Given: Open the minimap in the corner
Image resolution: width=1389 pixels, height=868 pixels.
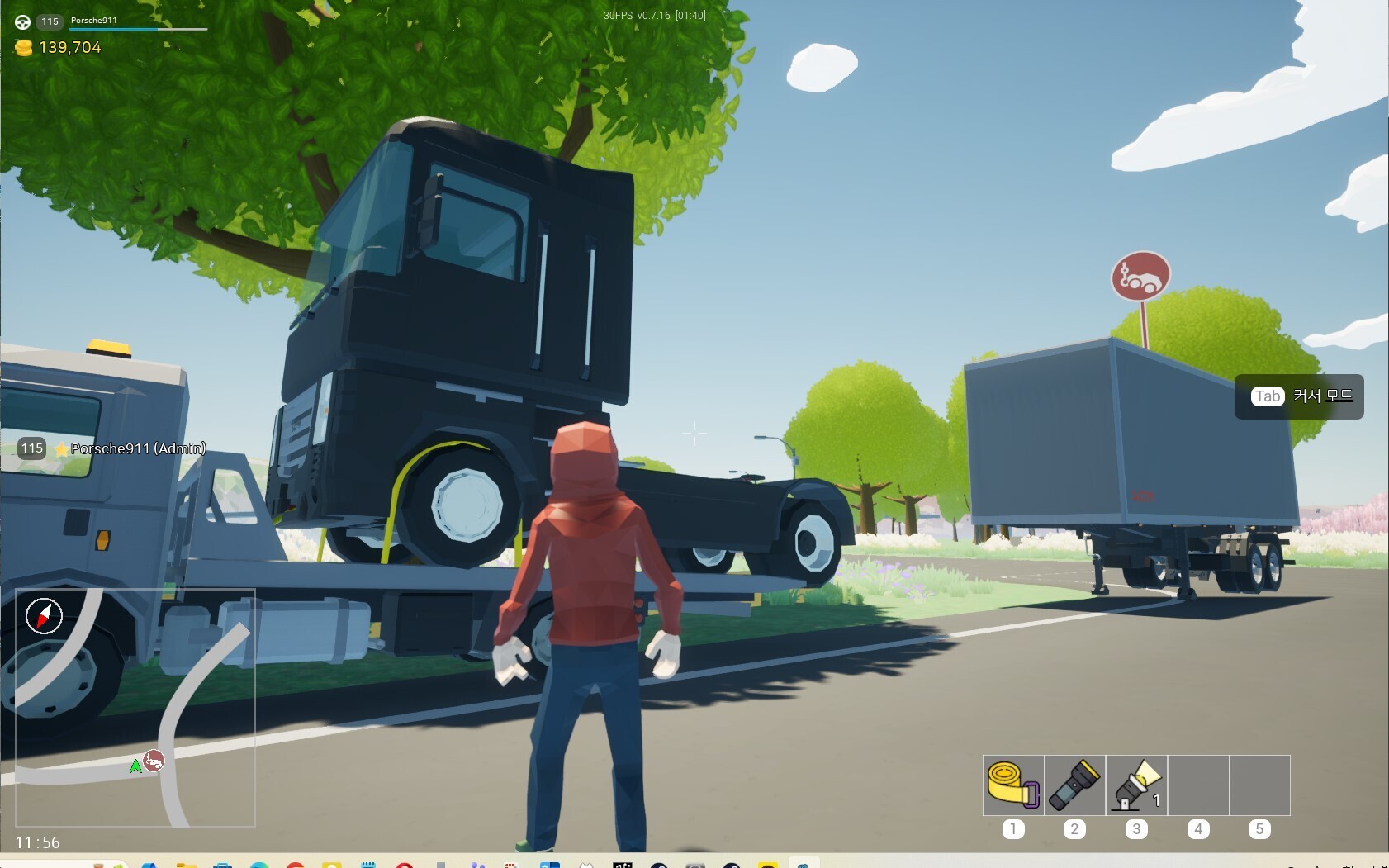Looking at the screenshot, I should (x=135, y=708).
